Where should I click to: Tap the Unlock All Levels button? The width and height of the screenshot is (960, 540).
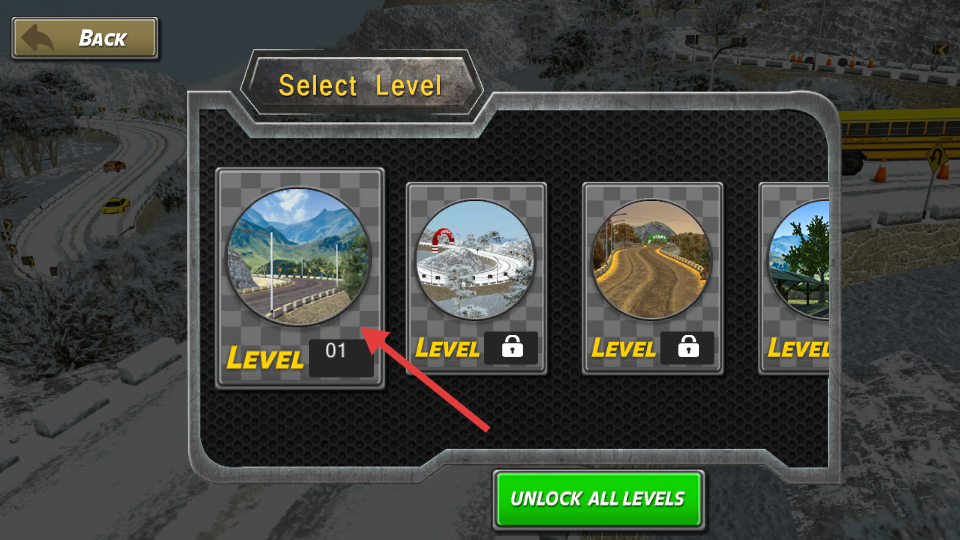click(598, 498)
